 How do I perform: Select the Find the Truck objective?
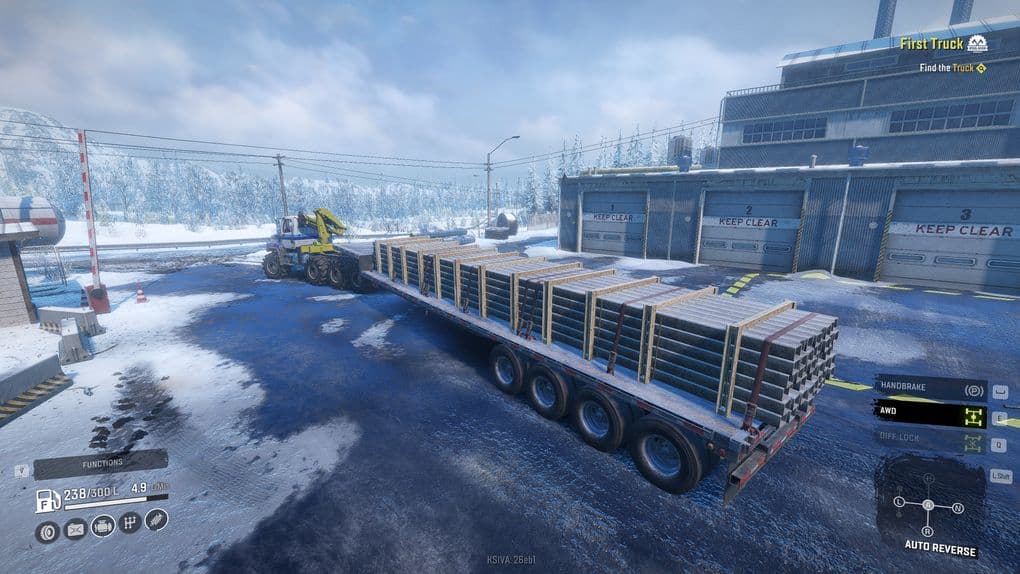tap(948, 68)
